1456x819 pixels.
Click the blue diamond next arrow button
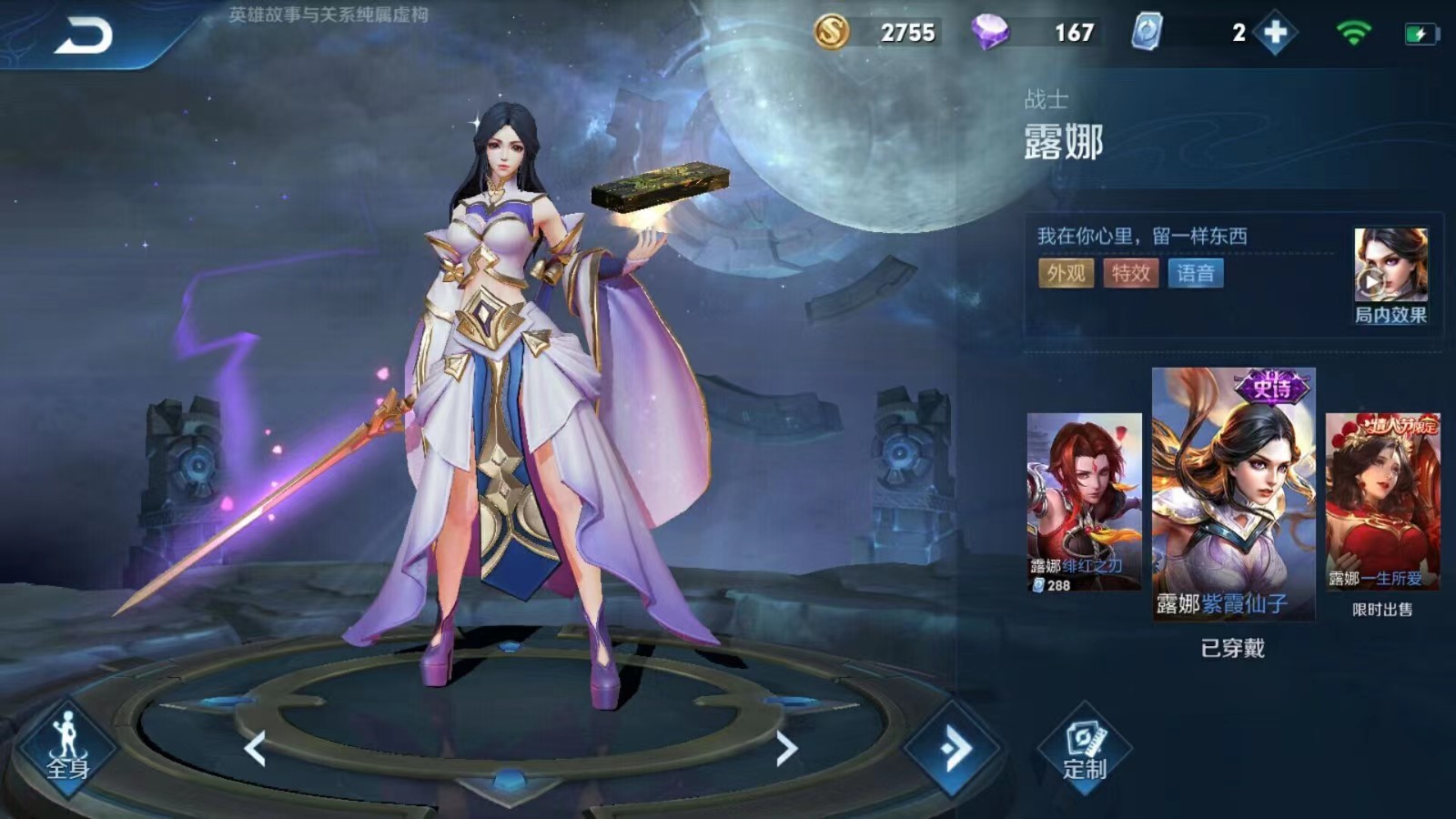click(952, 748)
